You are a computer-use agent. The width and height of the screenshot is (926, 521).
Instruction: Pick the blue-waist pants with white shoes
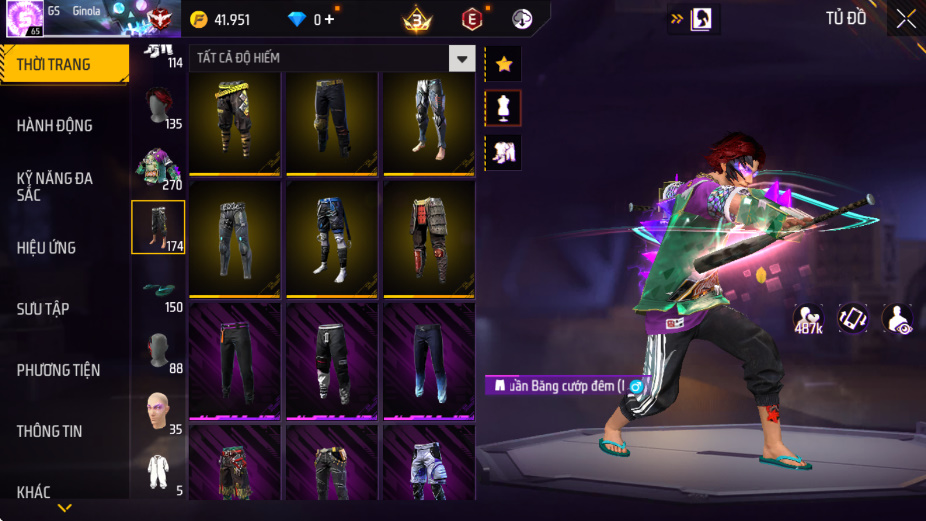pos(331,238)
